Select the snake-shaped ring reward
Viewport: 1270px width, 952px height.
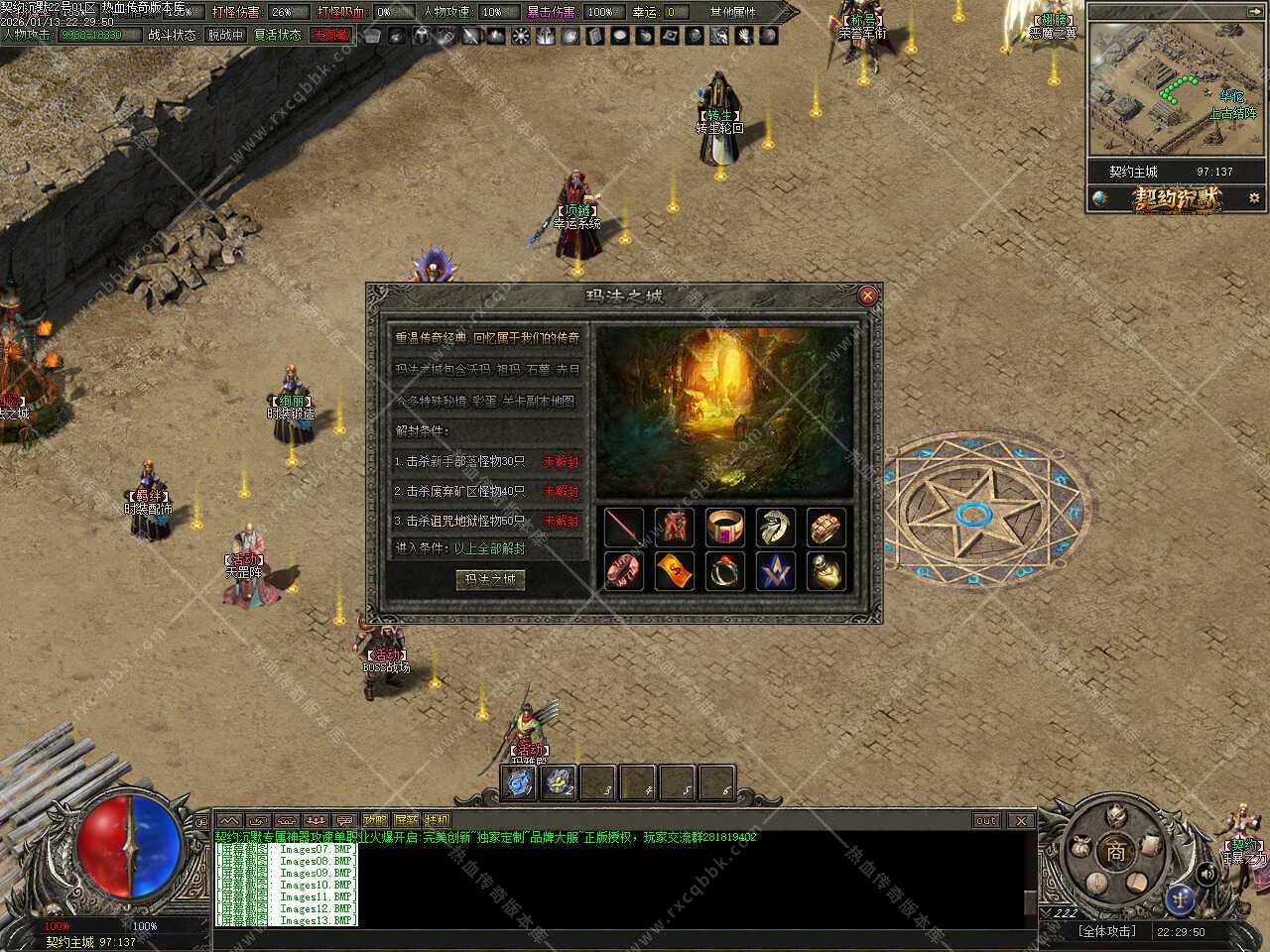(776, 528)
